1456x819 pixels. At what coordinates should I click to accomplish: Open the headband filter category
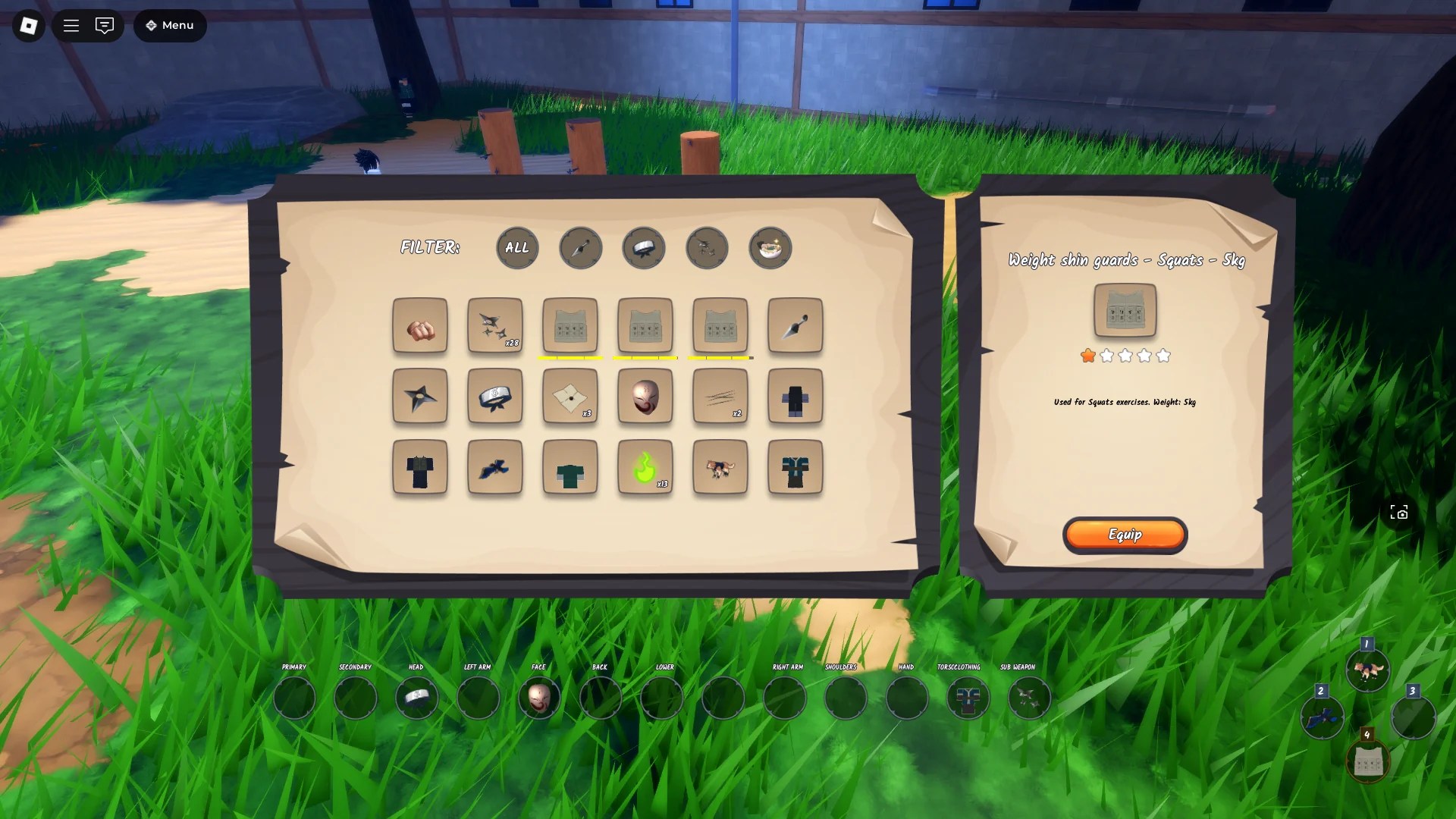(x=644, y=248)
